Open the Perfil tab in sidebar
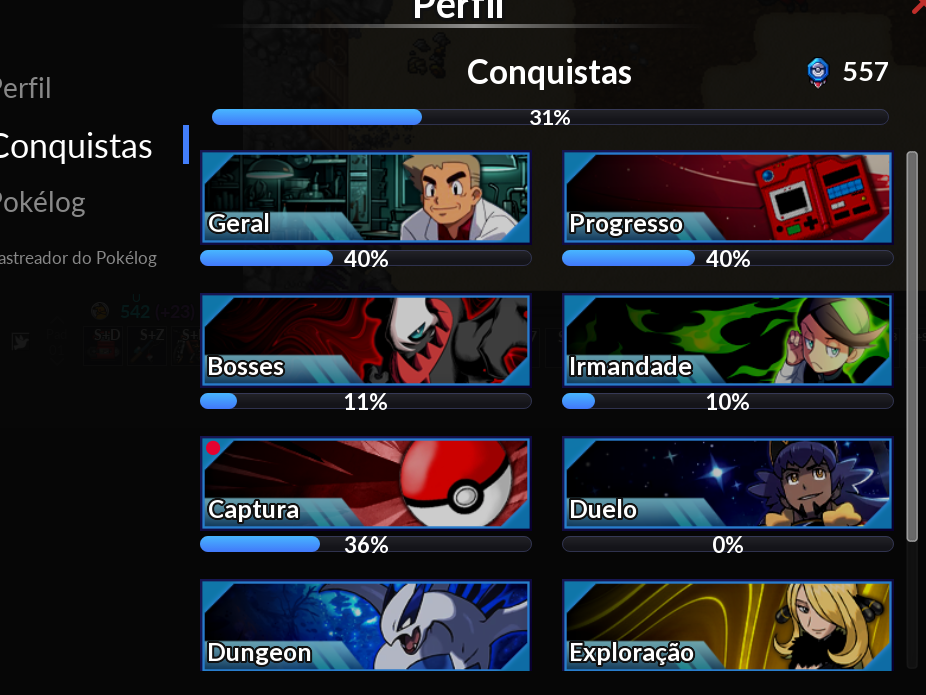This screenshot has width=926, height=695. [26, 89]
